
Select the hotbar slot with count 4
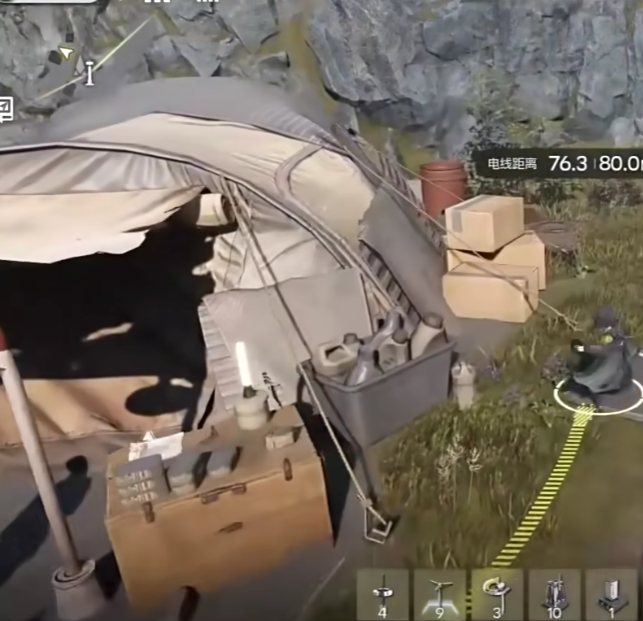tap(383, 594)
